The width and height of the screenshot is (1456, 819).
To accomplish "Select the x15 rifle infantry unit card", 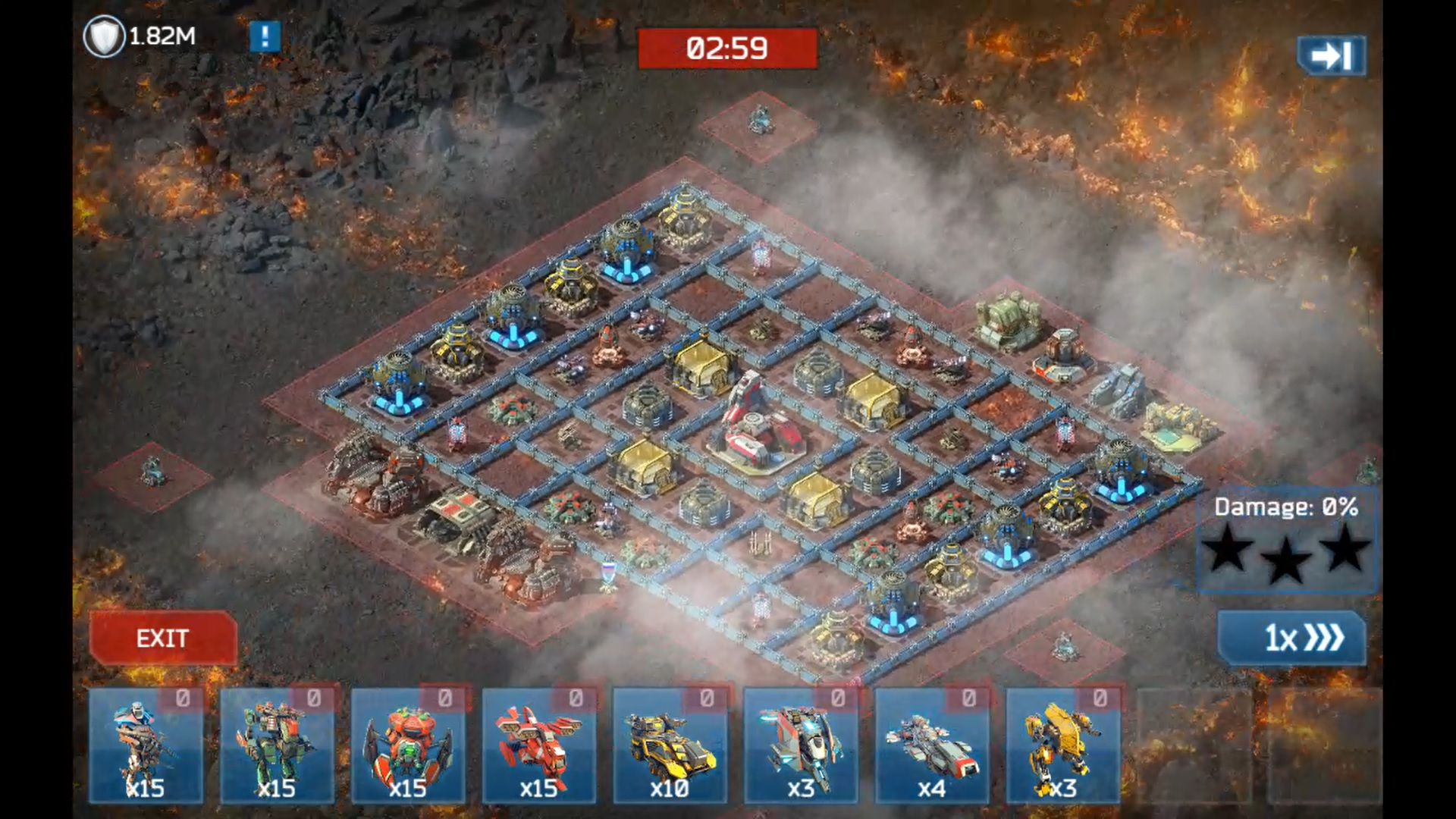I will pyautogui.click(x=146, y=746).
